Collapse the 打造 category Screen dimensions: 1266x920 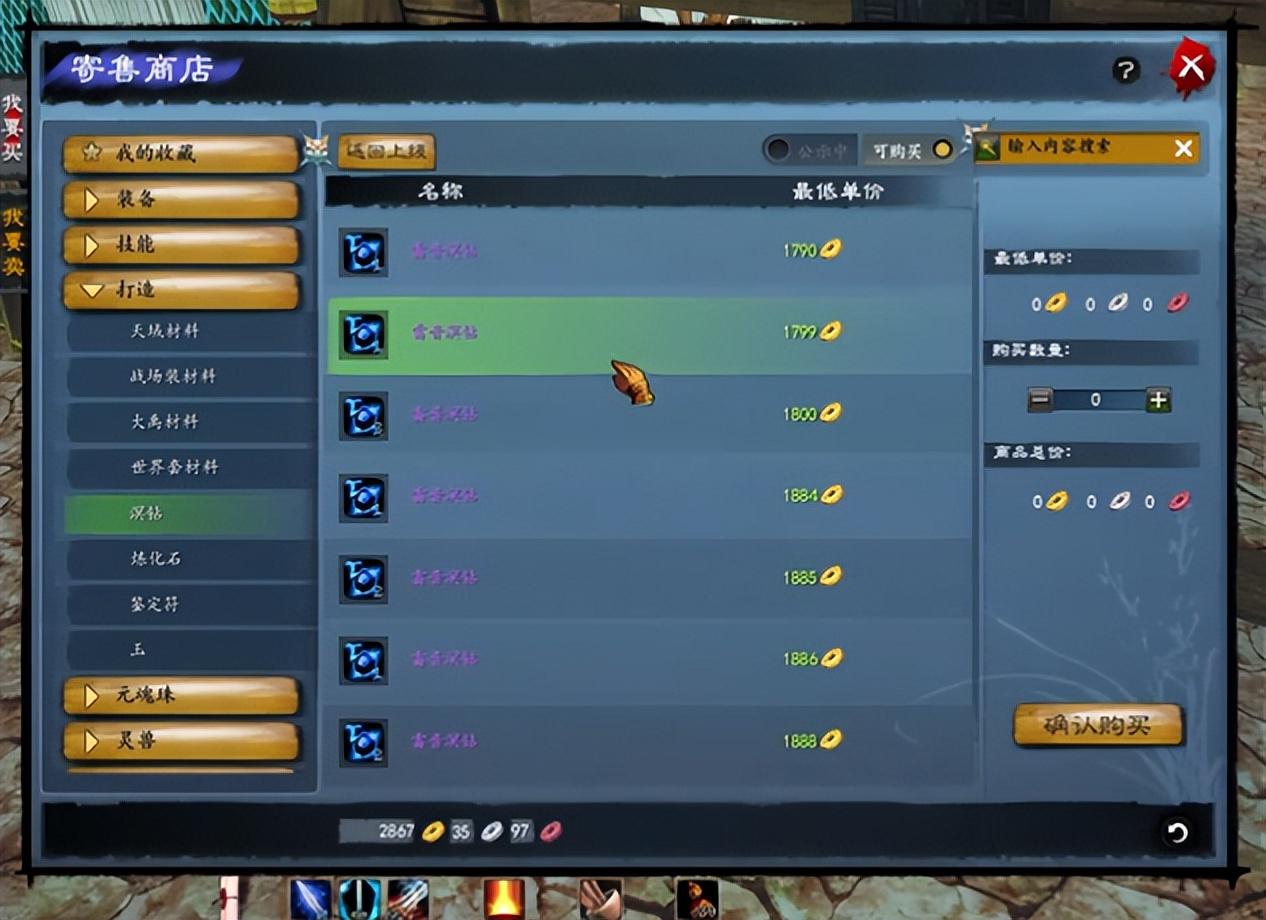(x=181, y=290)
